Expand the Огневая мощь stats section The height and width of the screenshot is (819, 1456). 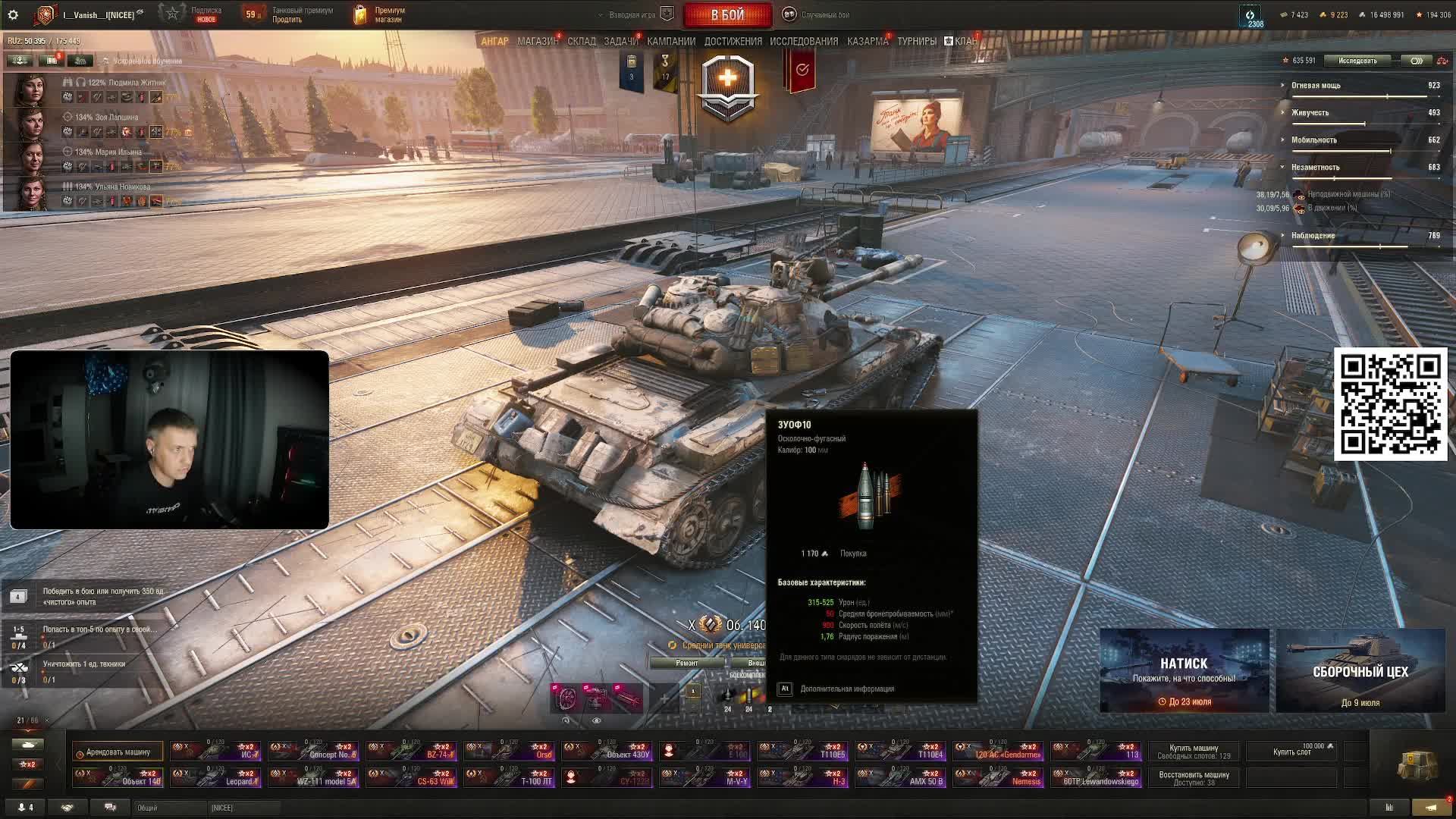click(x=1316, y=86)
